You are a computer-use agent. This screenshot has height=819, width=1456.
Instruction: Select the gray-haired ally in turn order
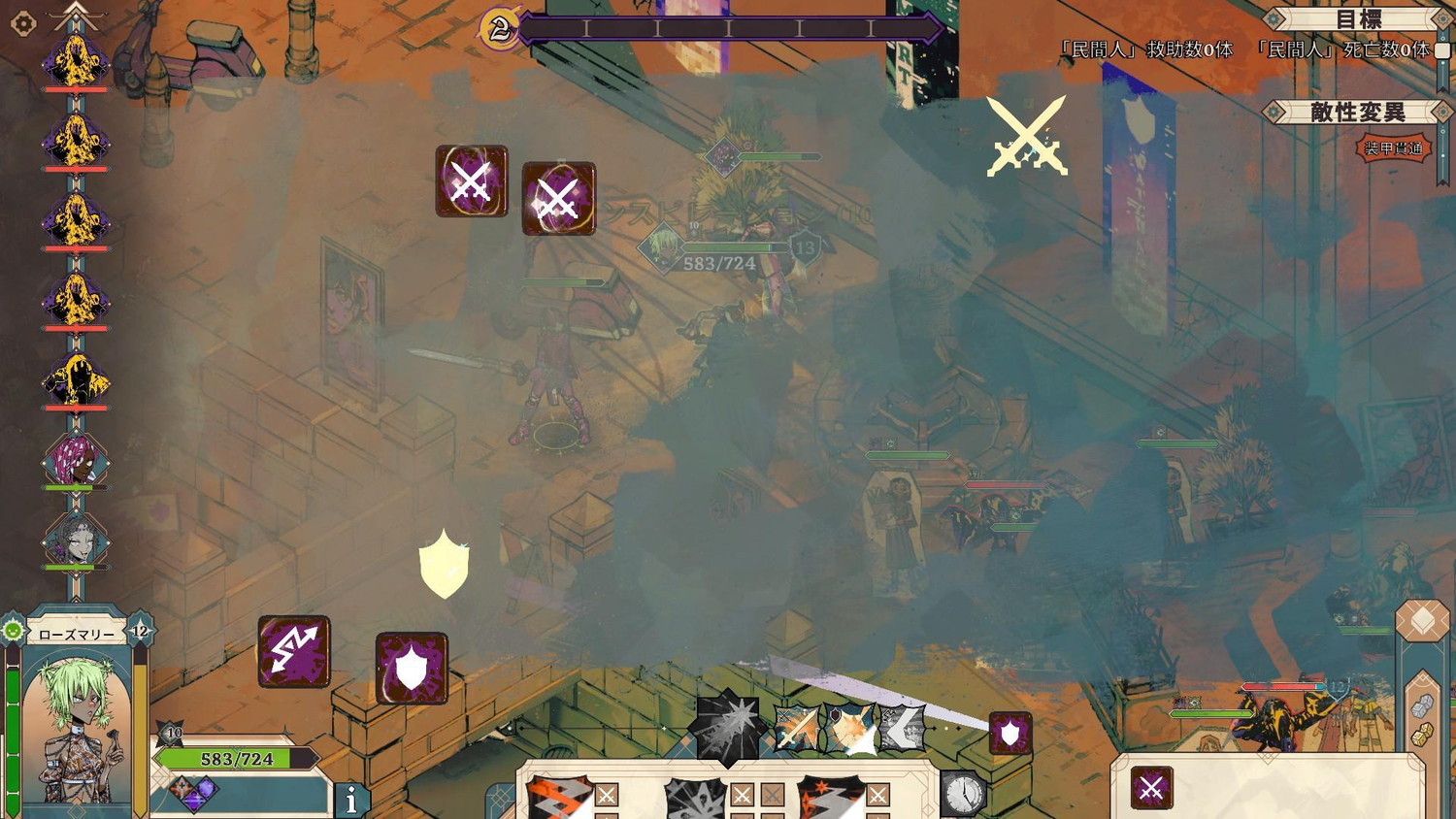(76, 541)
